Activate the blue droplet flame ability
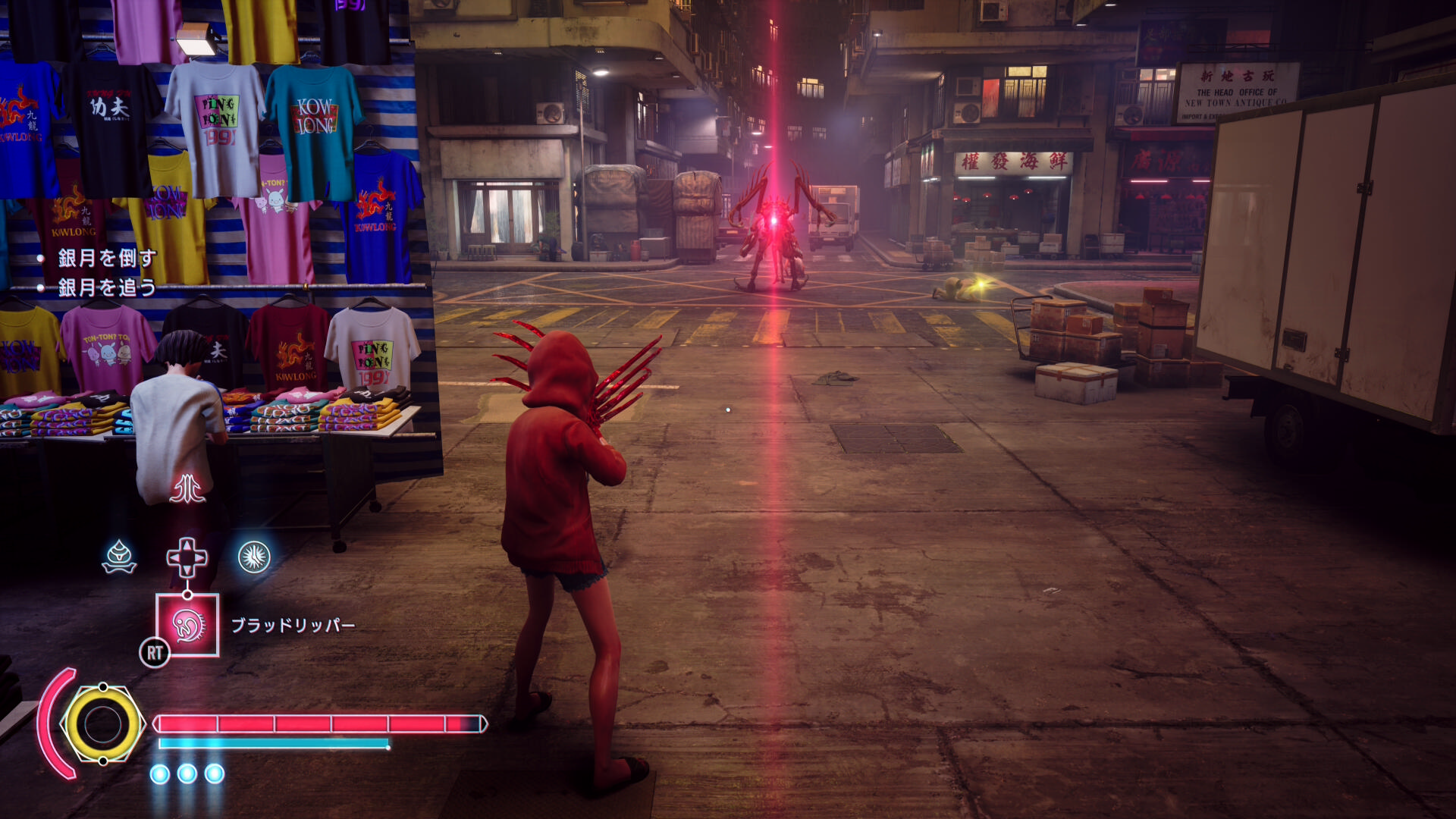The image size is (1456, 819). point(119,557)
